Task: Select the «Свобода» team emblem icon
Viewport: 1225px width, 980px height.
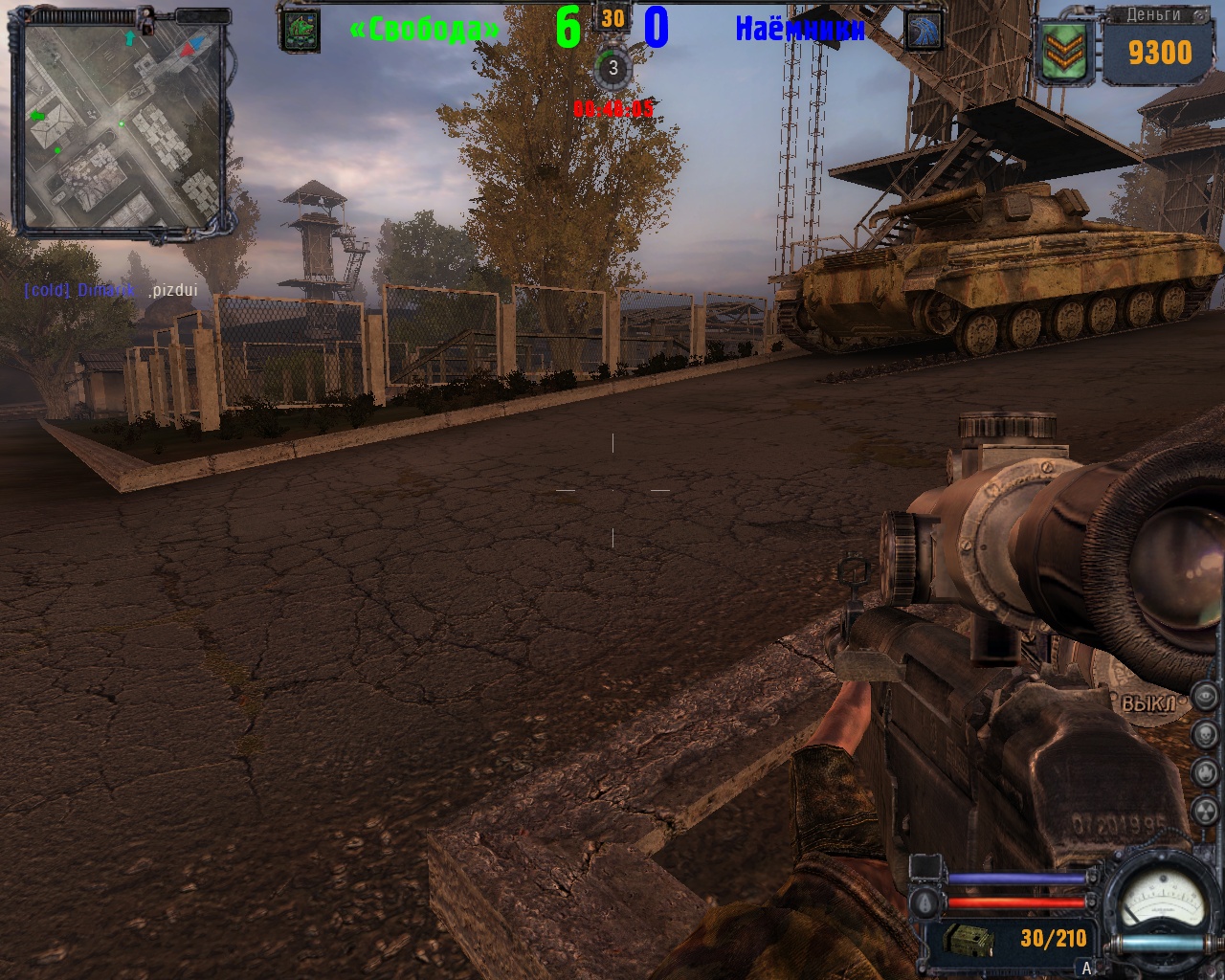Action: tap(300, 31)
